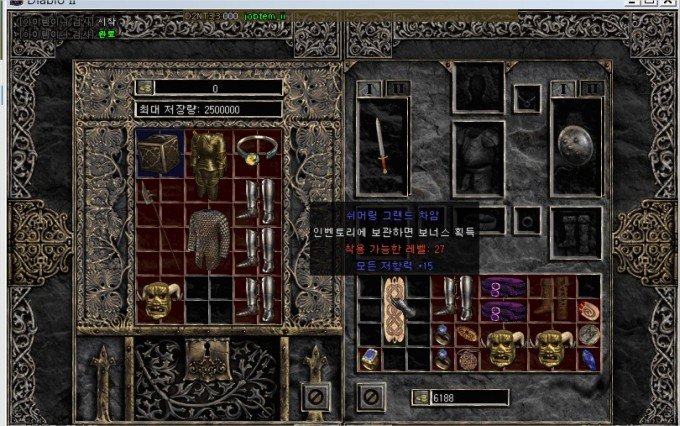Select the chain mail armor in stash
Image resolution: width=680 pixels, height=426 pixels.
[209, 238]
